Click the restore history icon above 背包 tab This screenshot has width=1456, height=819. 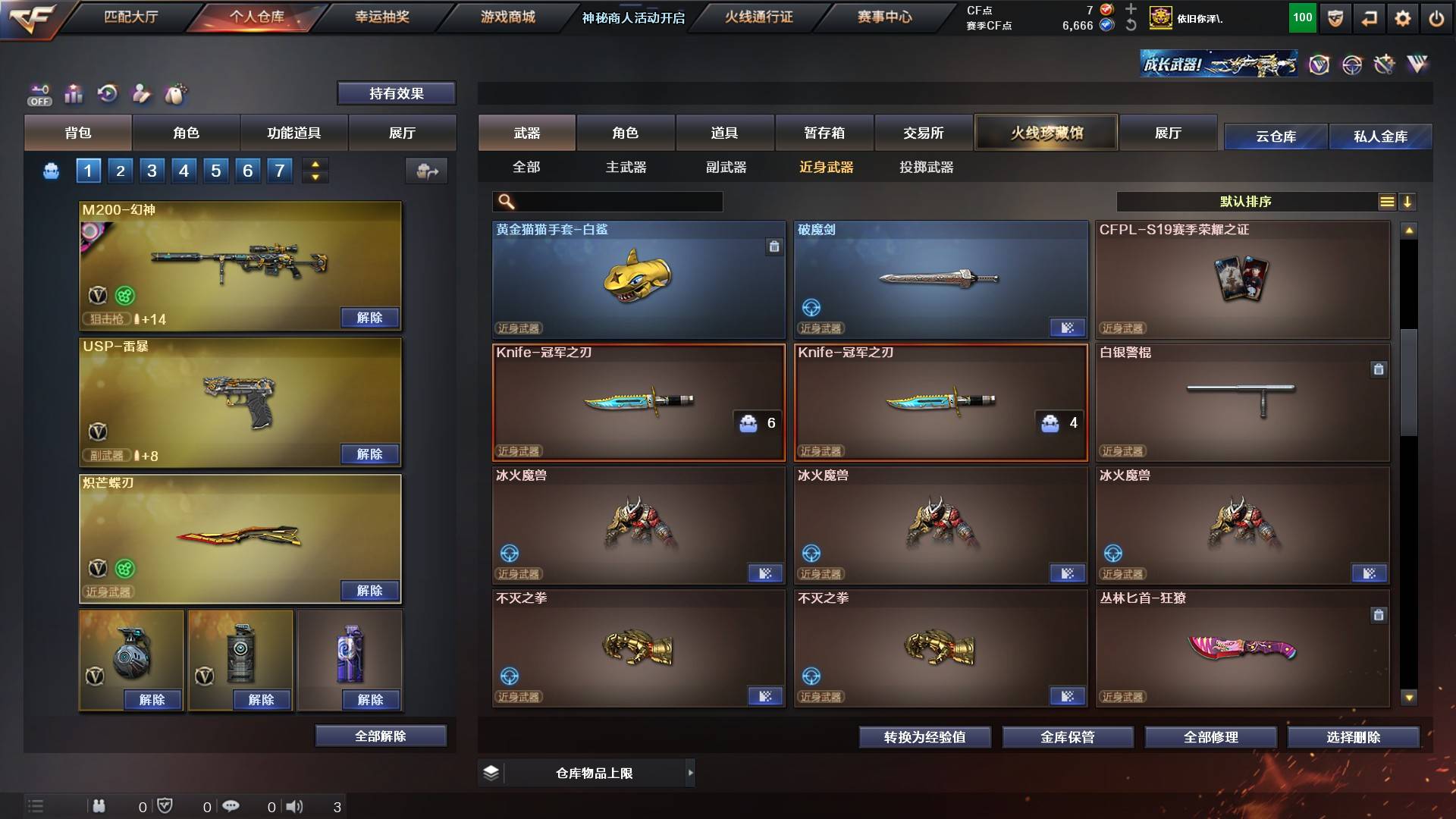(108, 93)
